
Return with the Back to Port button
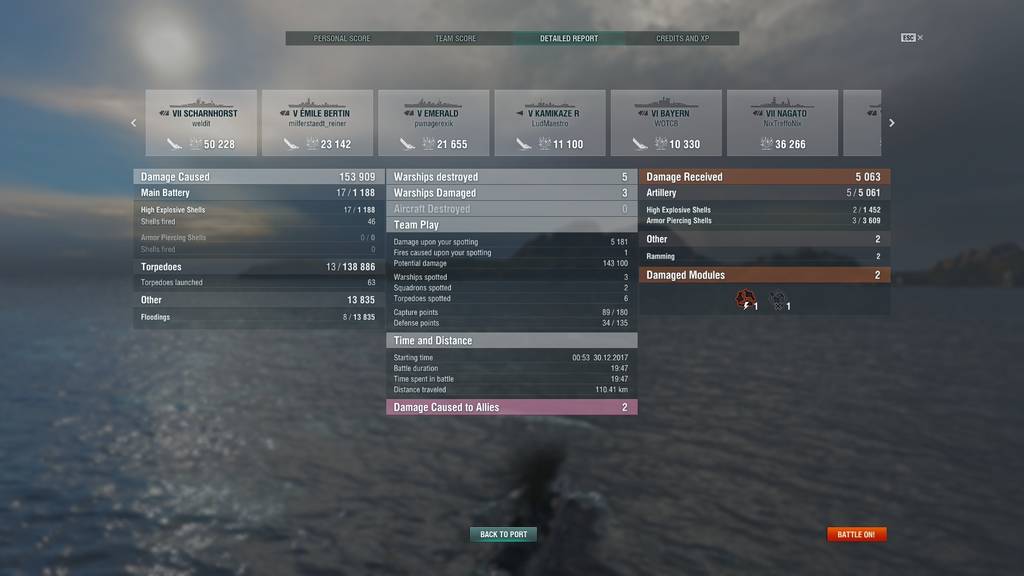(503, 535)
